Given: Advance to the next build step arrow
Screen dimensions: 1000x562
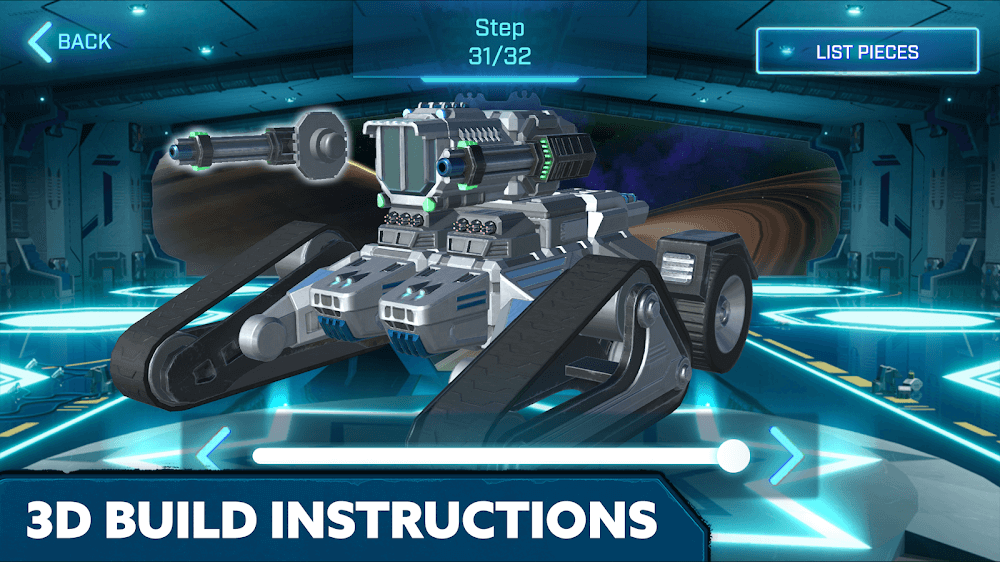Looking at the screenshot, I should click(786, 456).
